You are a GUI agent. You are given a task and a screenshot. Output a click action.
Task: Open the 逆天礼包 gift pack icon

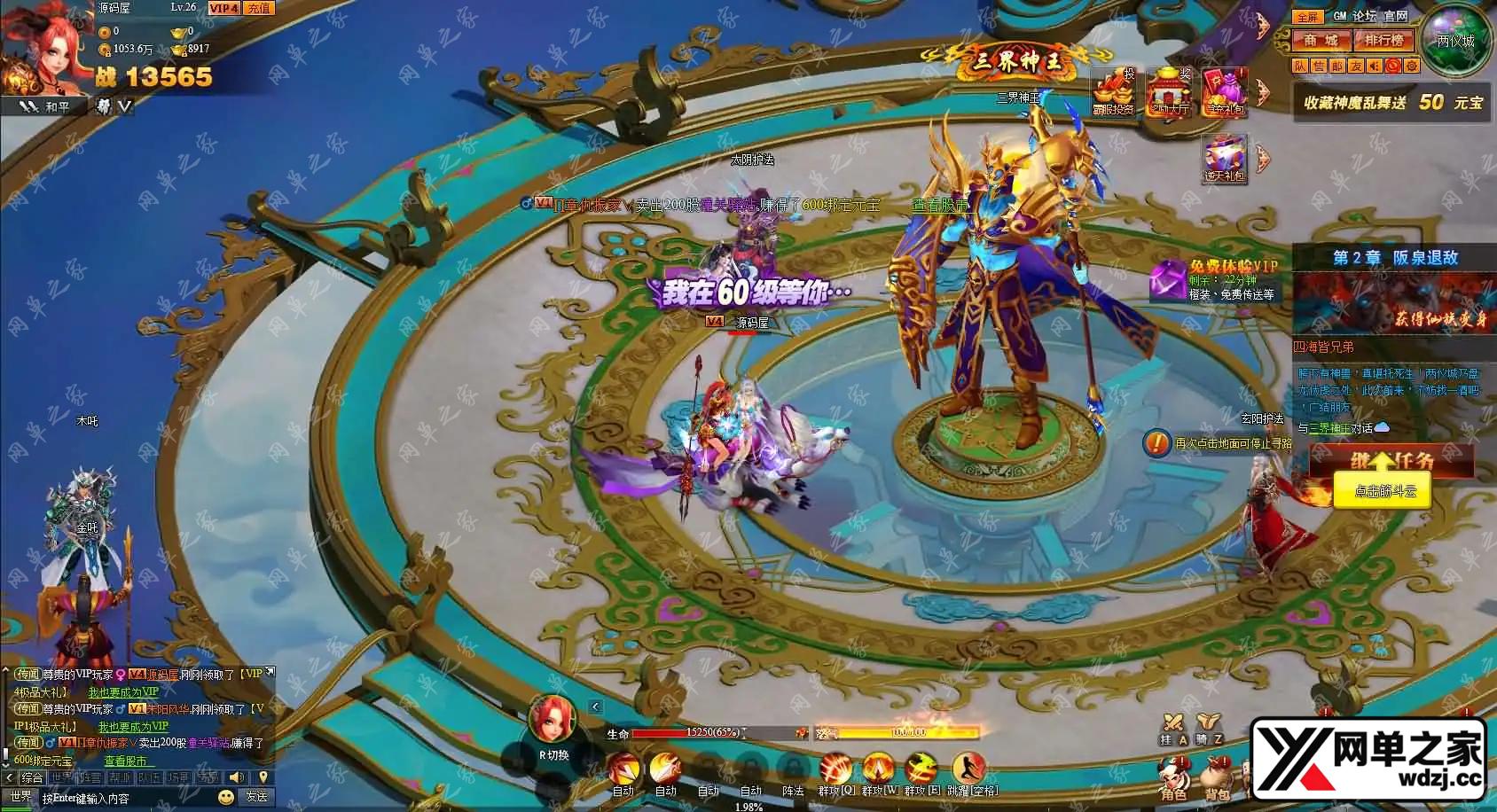click(1225, 159)
